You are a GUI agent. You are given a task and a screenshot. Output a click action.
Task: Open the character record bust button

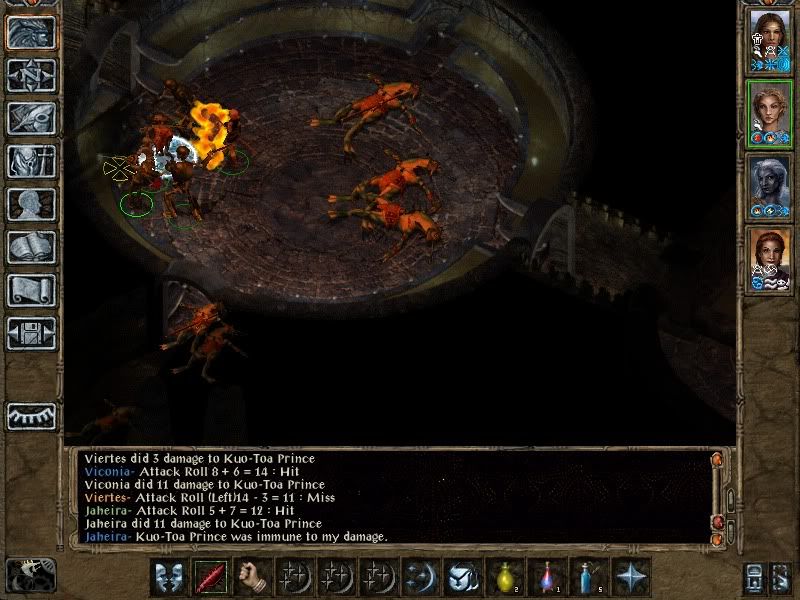coord(31,204)
